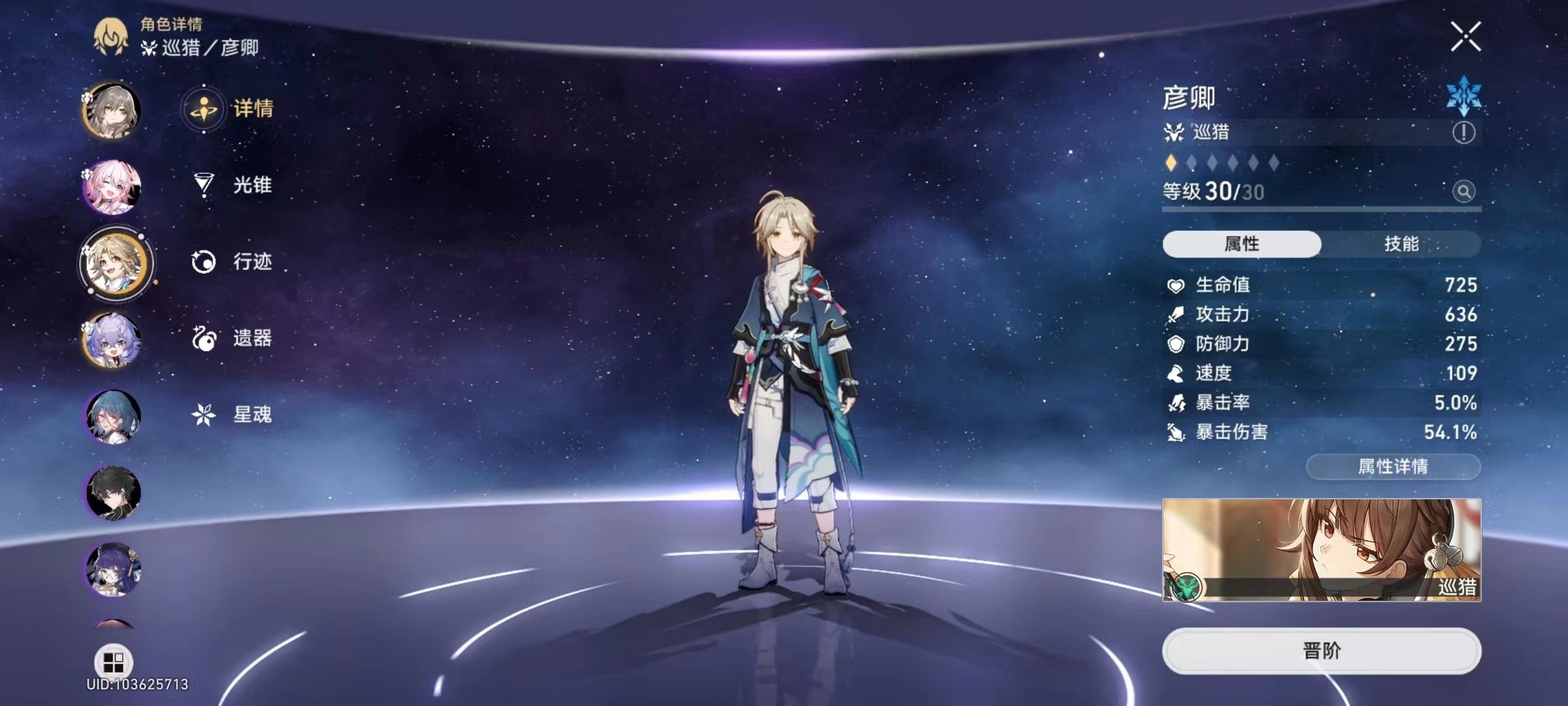Click the 晋阶 ascend button
Screen dimensions: 1568x706
click(1321, 651)
